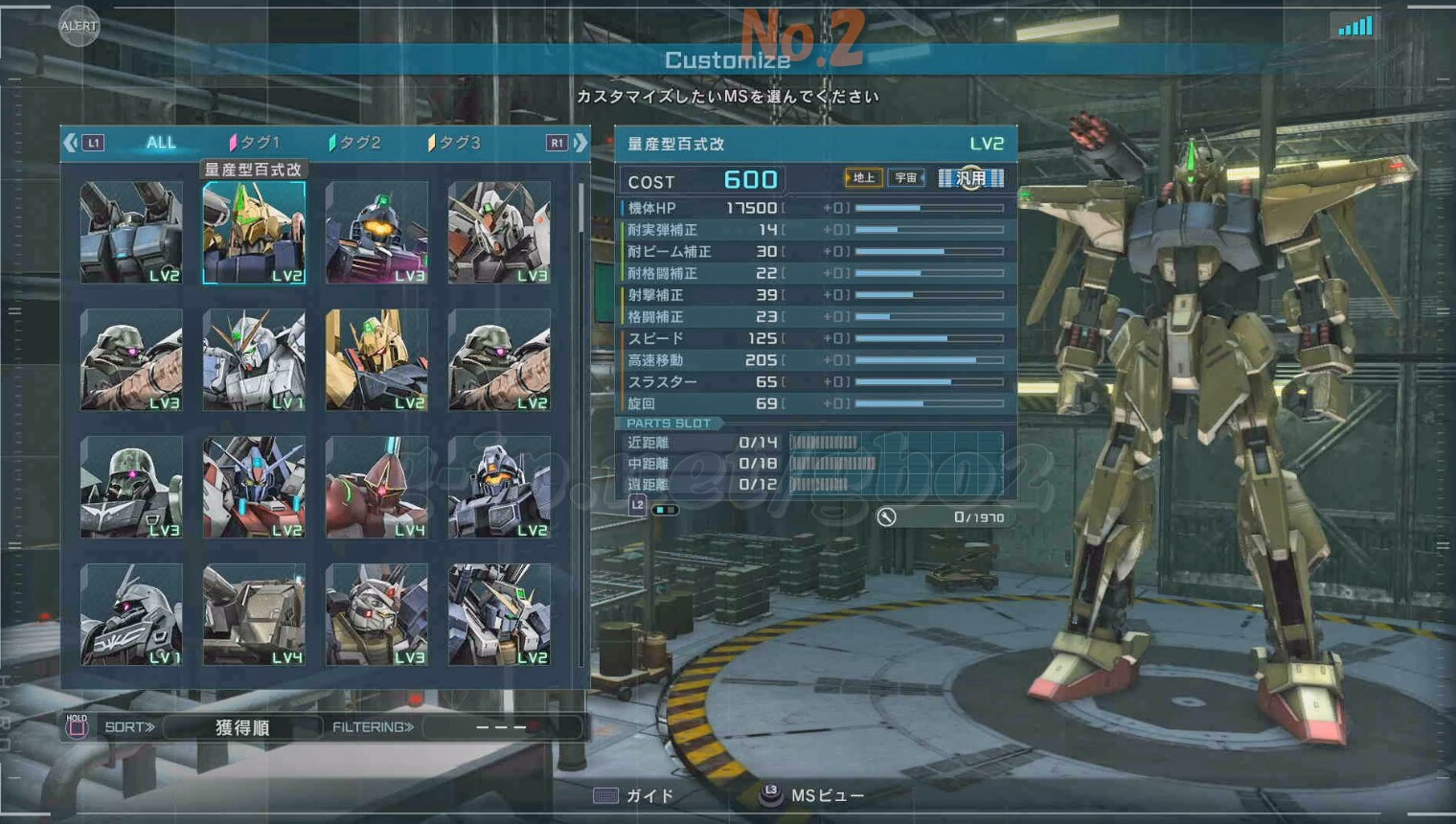Click the right arrow beside the tag tabs
This screenshot has width=1456, height=824.
point(580,143)
